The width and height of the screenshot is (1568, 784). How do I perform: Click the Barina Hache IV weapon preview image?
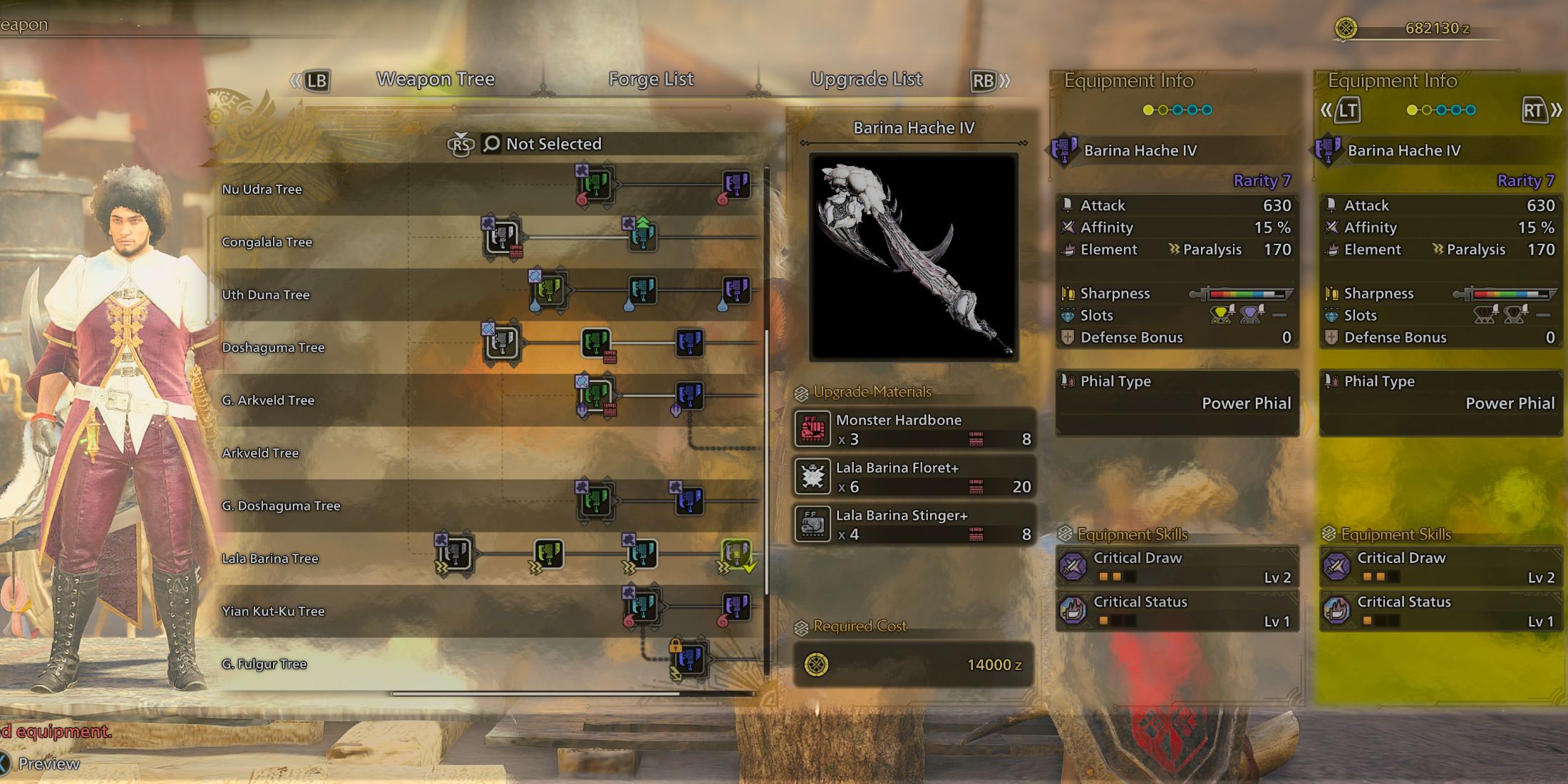pos(914,257)
